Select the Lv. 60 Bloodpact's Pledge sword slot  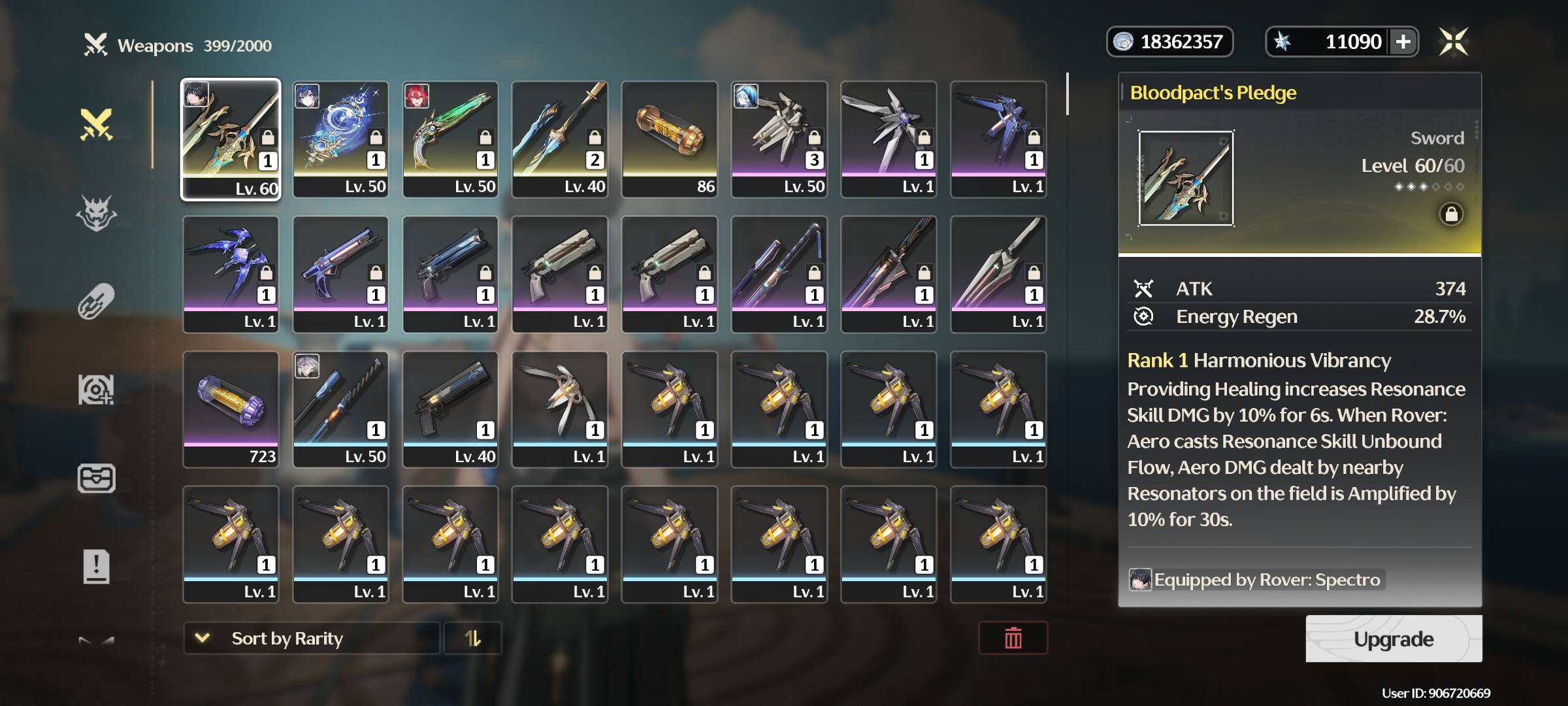coord(231,139)
